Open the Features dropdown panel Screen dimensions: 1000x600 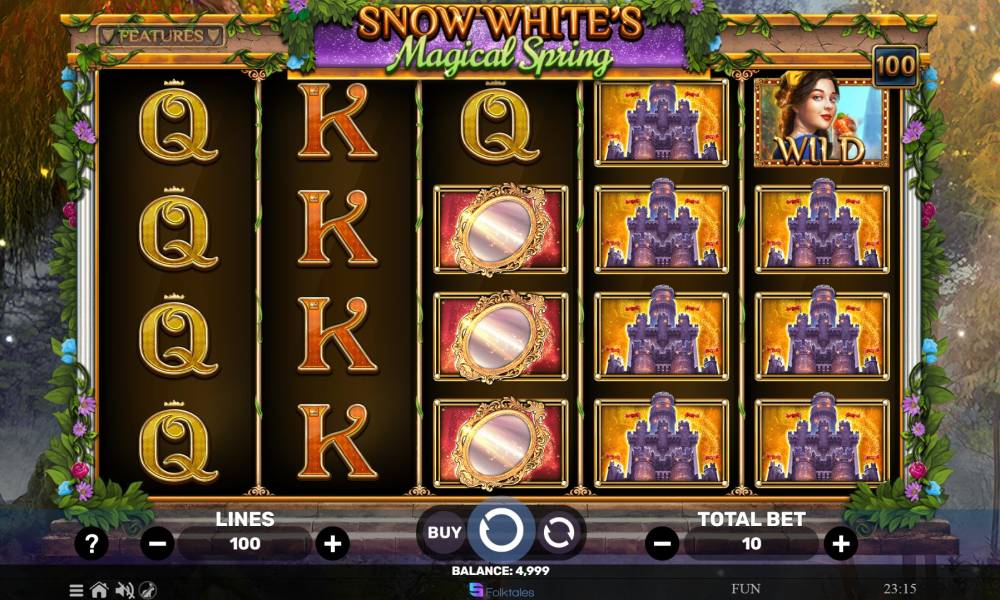click(x=162, y=36)
